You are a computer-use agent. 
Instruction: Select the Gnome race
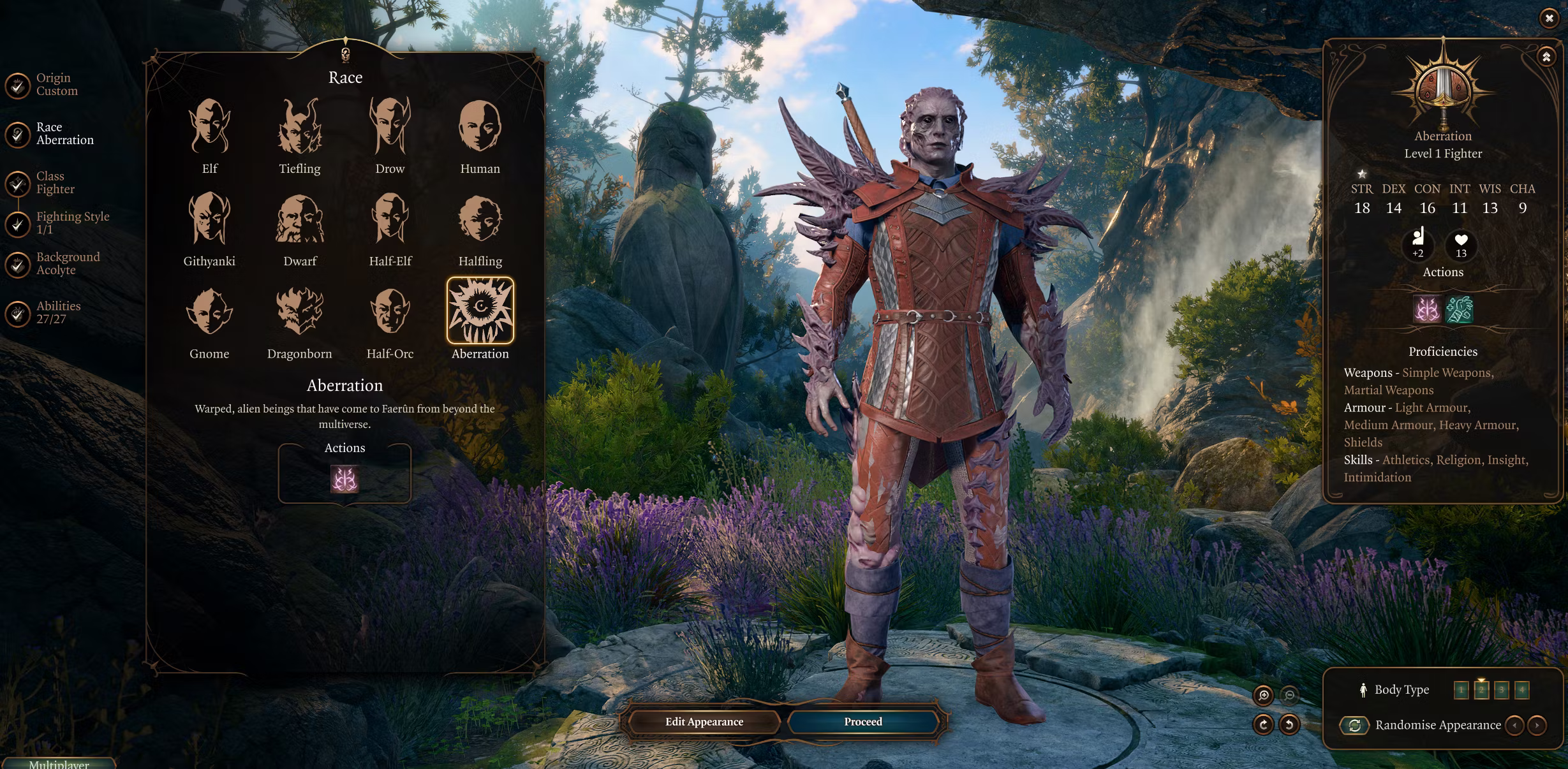click(x=209, y=312)
